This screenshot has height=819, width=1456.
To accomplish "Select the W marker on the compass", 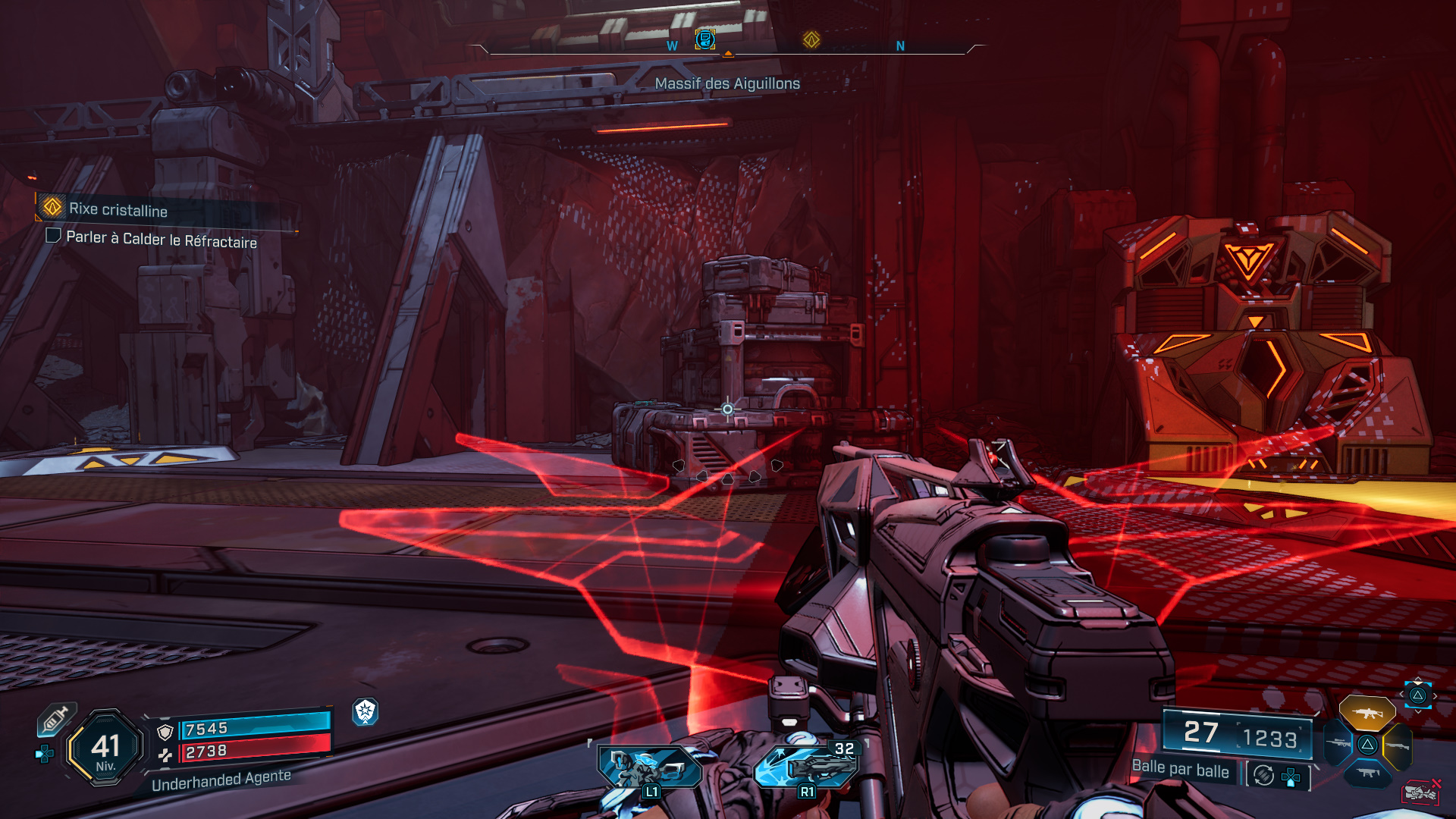I will click(670, 45).
